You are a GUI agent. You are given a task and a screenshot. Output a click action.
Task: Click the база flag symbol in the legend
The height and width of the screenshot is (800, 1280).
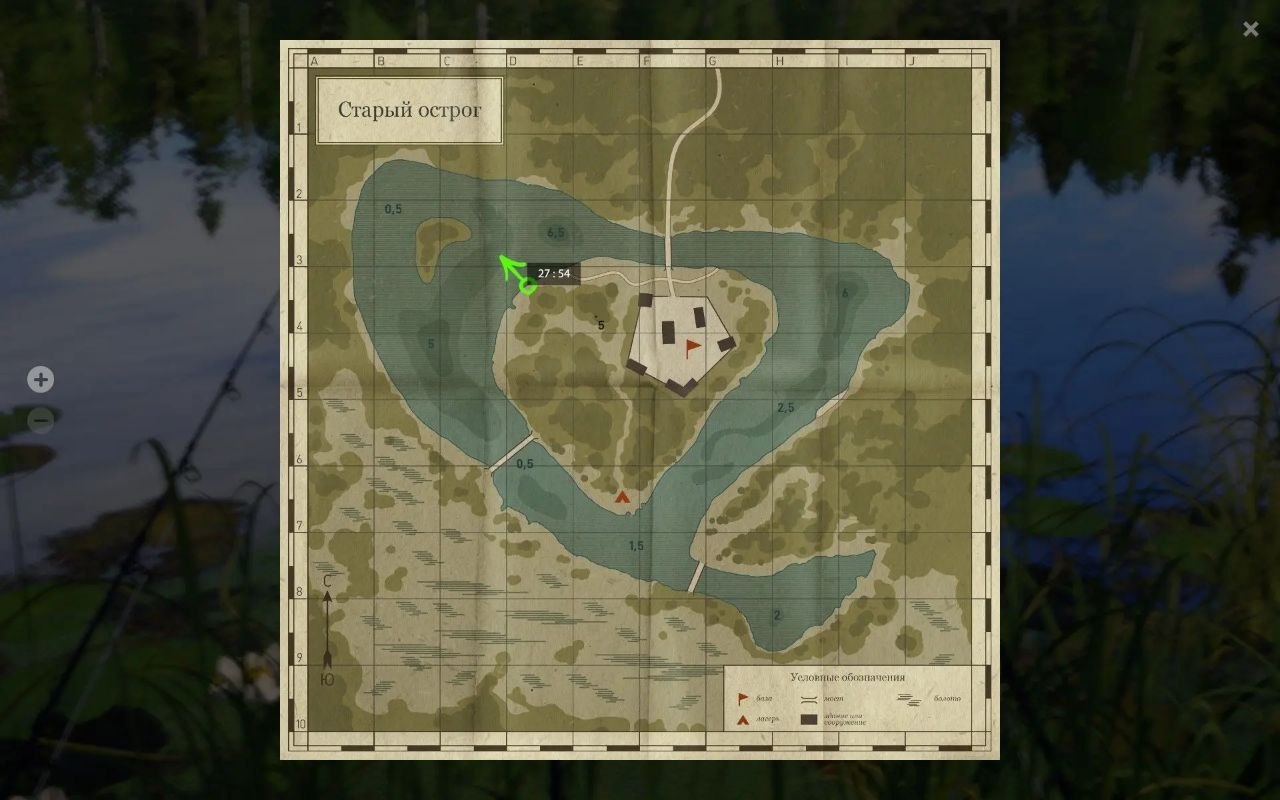[x=742, y=698]
